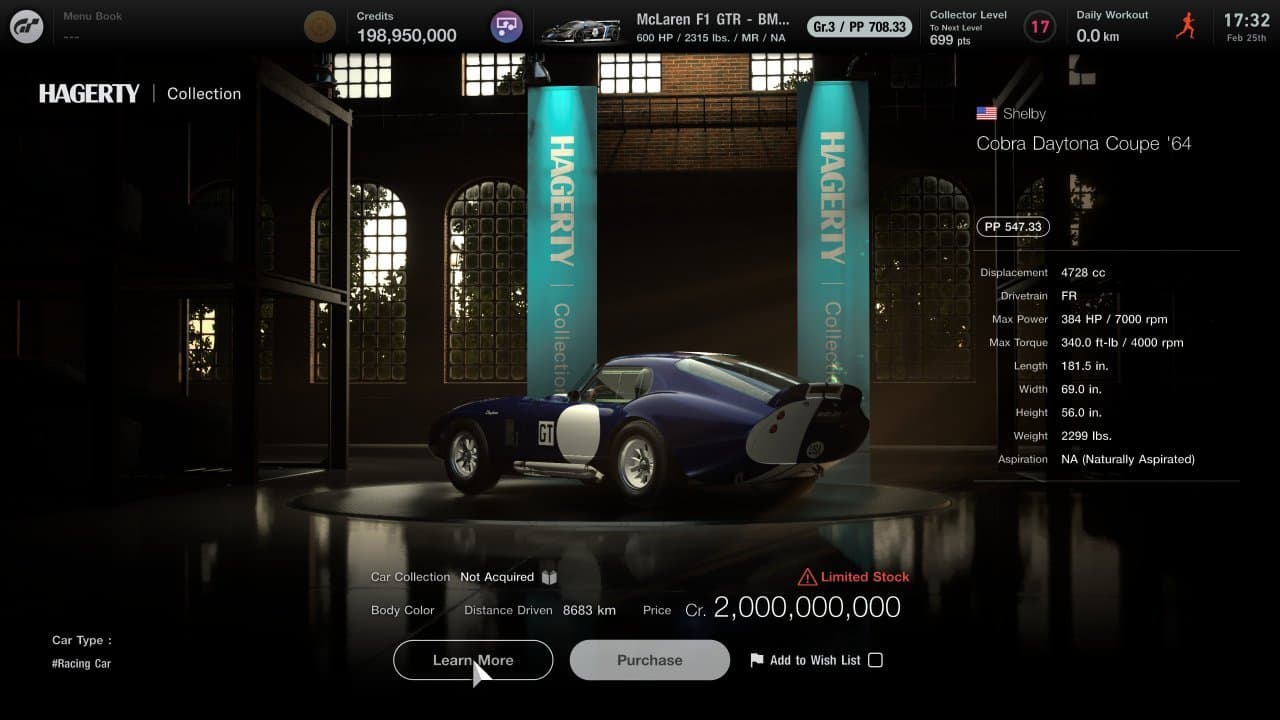
Task: Click the Purchase button
Action: pyautogui.click(x=650, y=660)
